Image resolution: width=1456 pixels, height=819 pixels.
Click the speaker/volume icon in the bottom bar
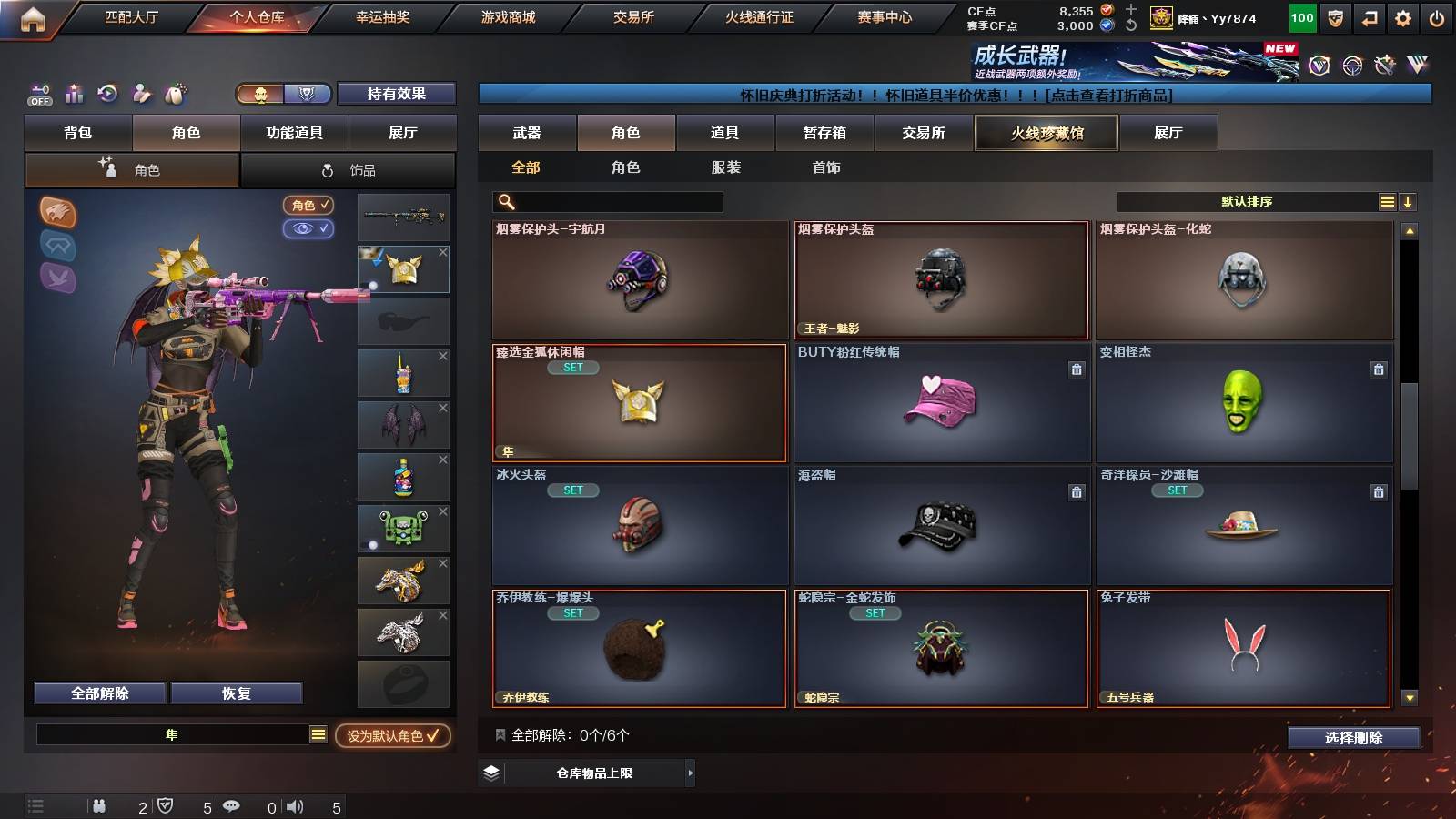tap(293, 805)
